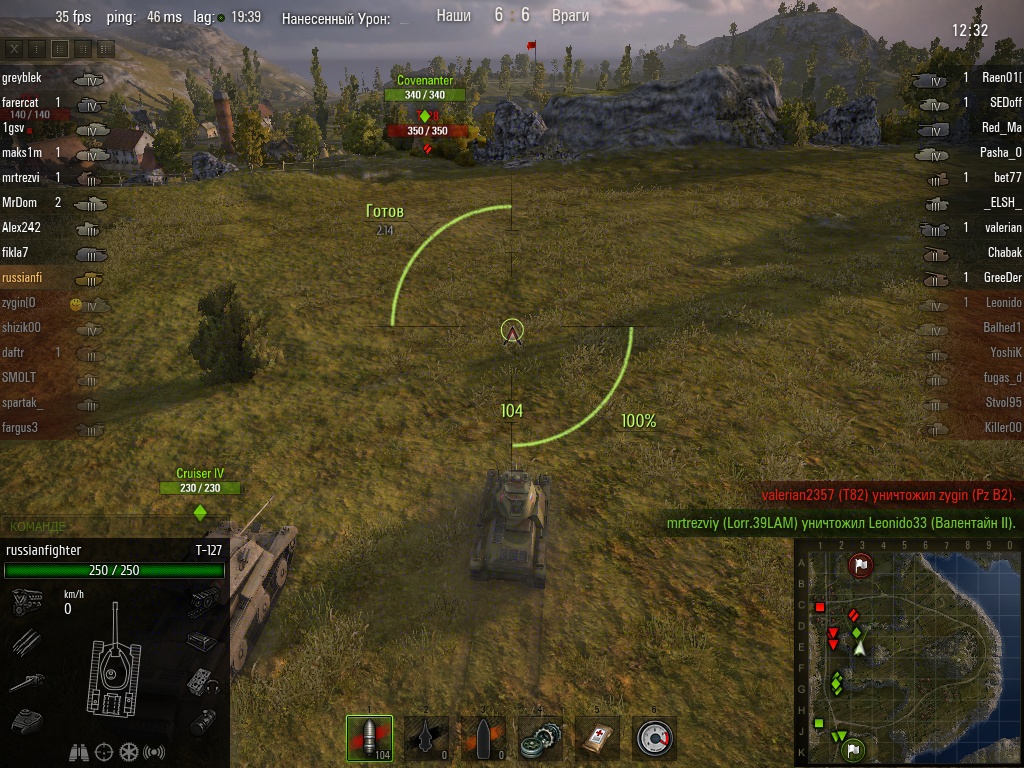The image size is (1024, 768).
Task: Use the repair kit consumable
Action: point(540,738)
